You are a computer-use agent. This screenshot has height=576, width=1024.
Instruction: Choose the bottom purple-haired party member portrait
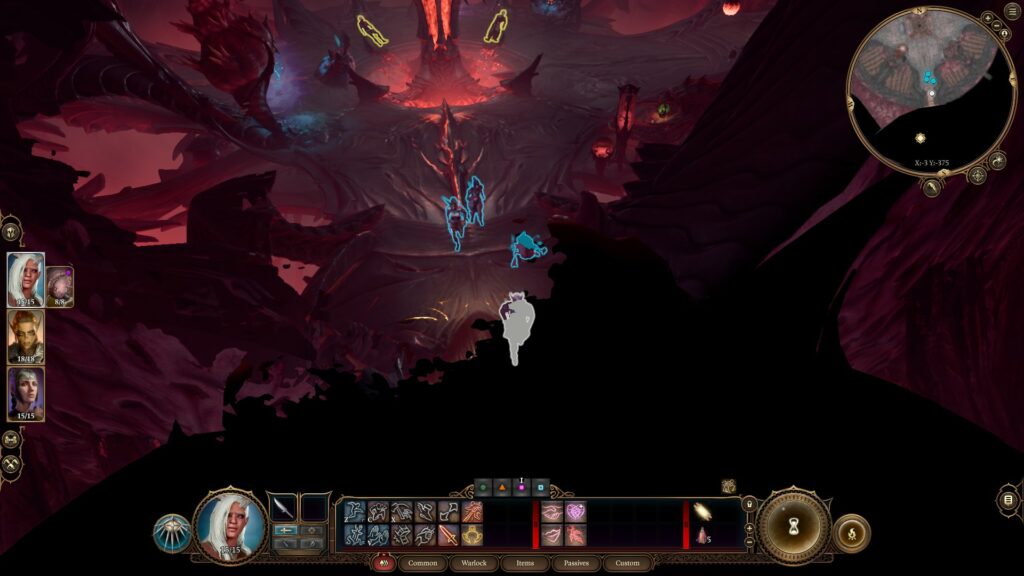click(25, 394)
